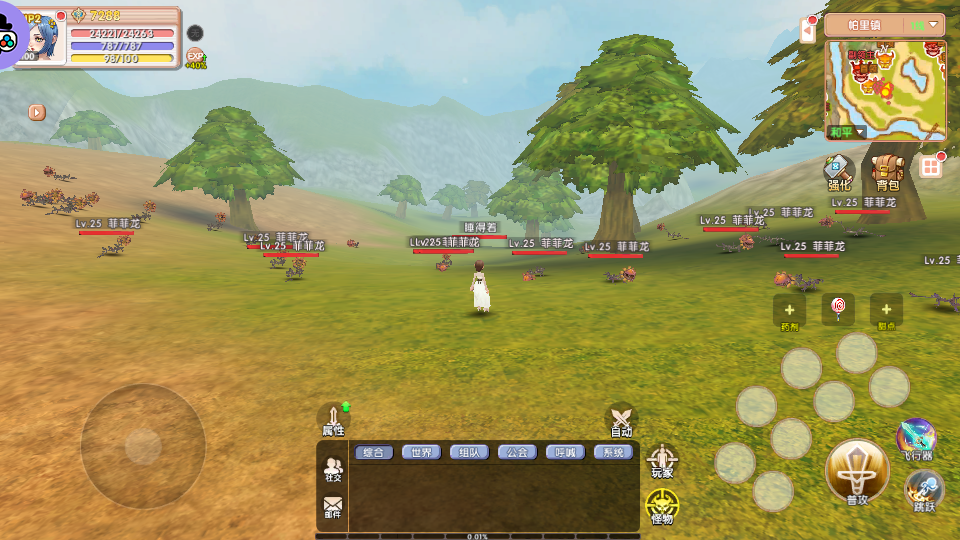Select the 怪物 monster targeting button
The height and width of the screenshot is (540, 960).
662,507
